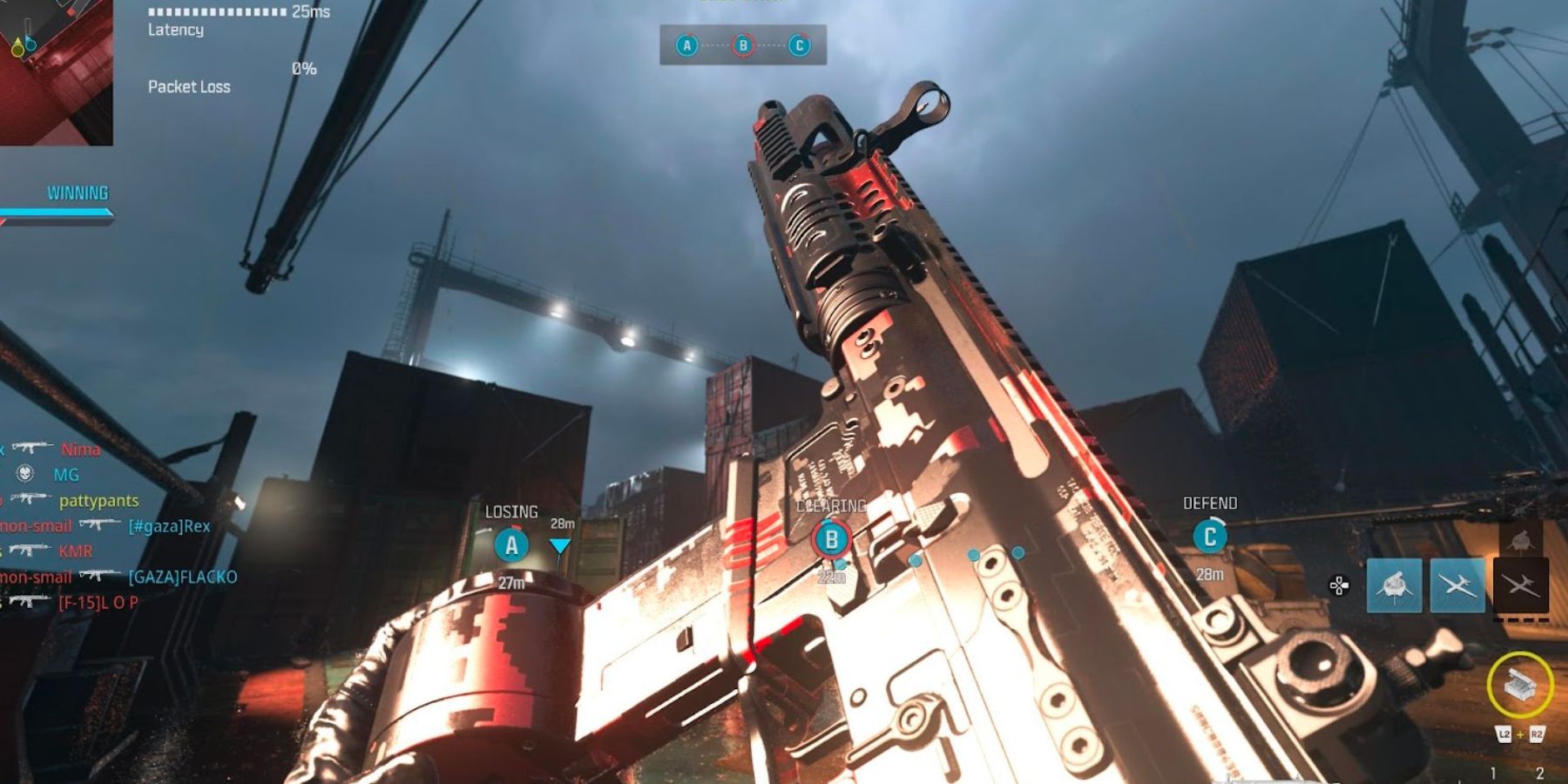This screenshot has width=1568, height=784.
Task: Select flag B in the top objective bar
Action: point(743,45)
